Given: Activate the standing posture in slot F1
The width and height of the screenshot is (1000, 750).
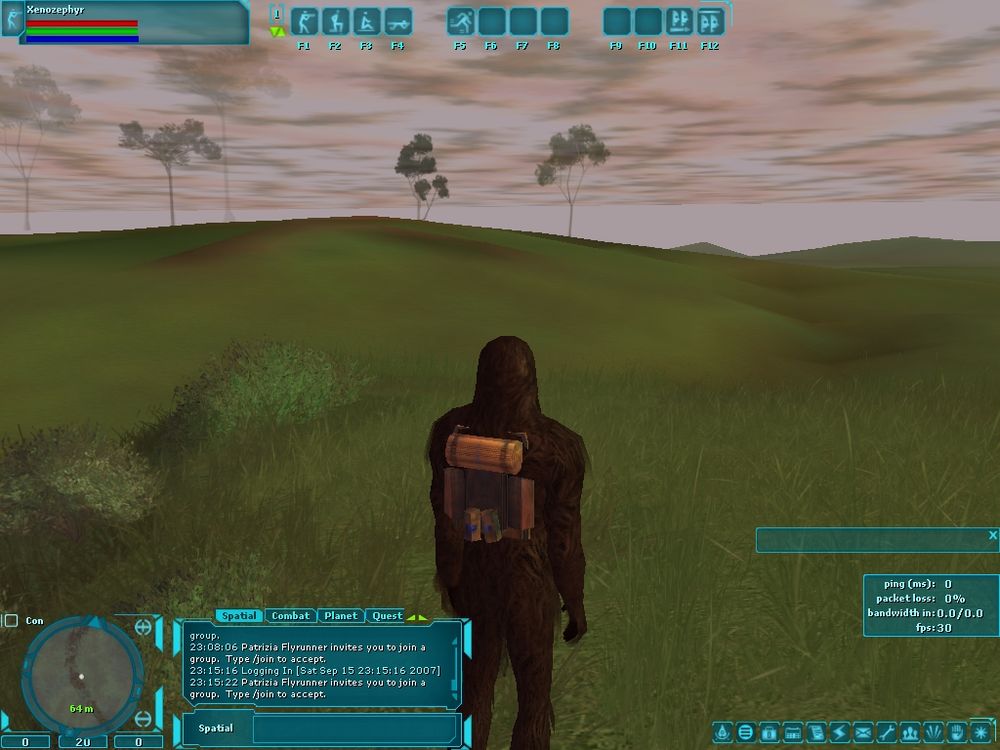Looking at the screenshot, I should pyautogui.click(x=304, y=22).
